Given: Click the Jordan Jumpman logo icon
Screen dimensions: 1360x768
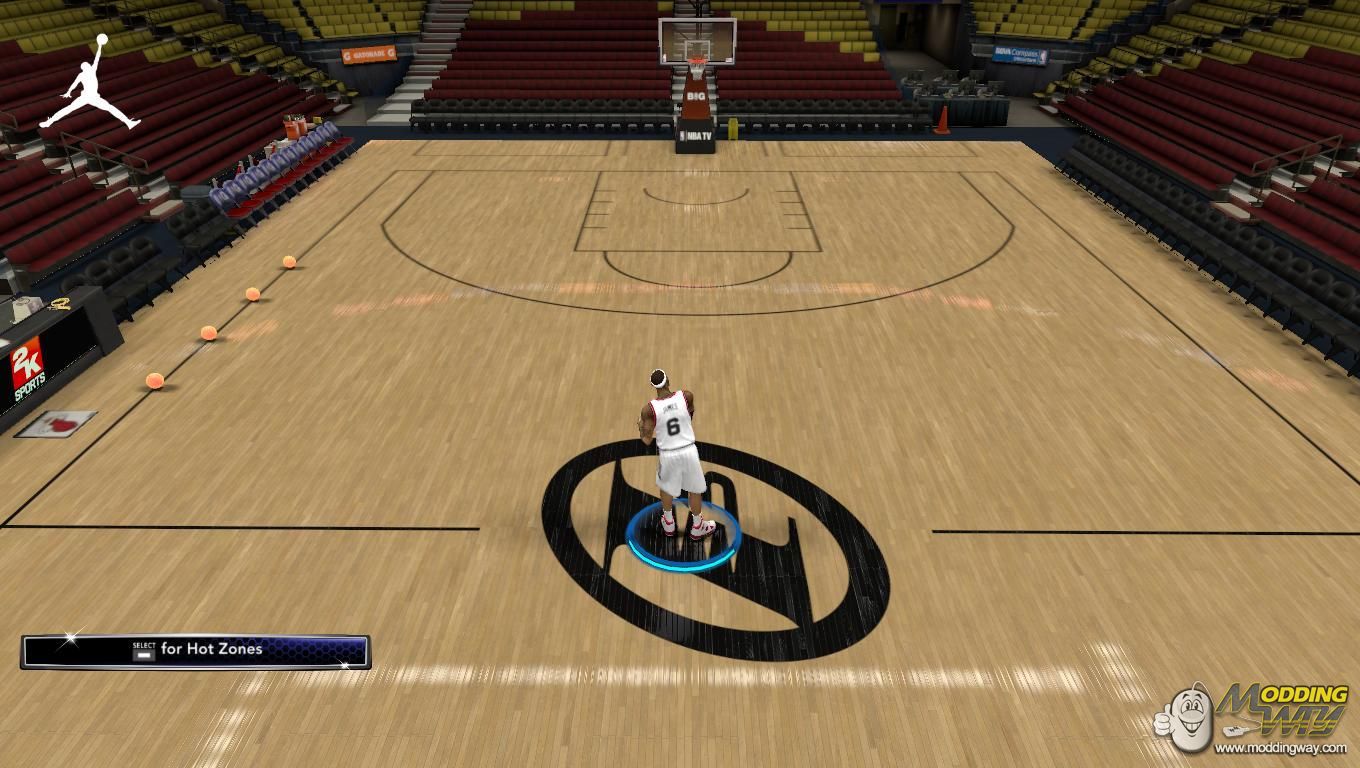Looking at the screenshot, I should click(89, 84).
